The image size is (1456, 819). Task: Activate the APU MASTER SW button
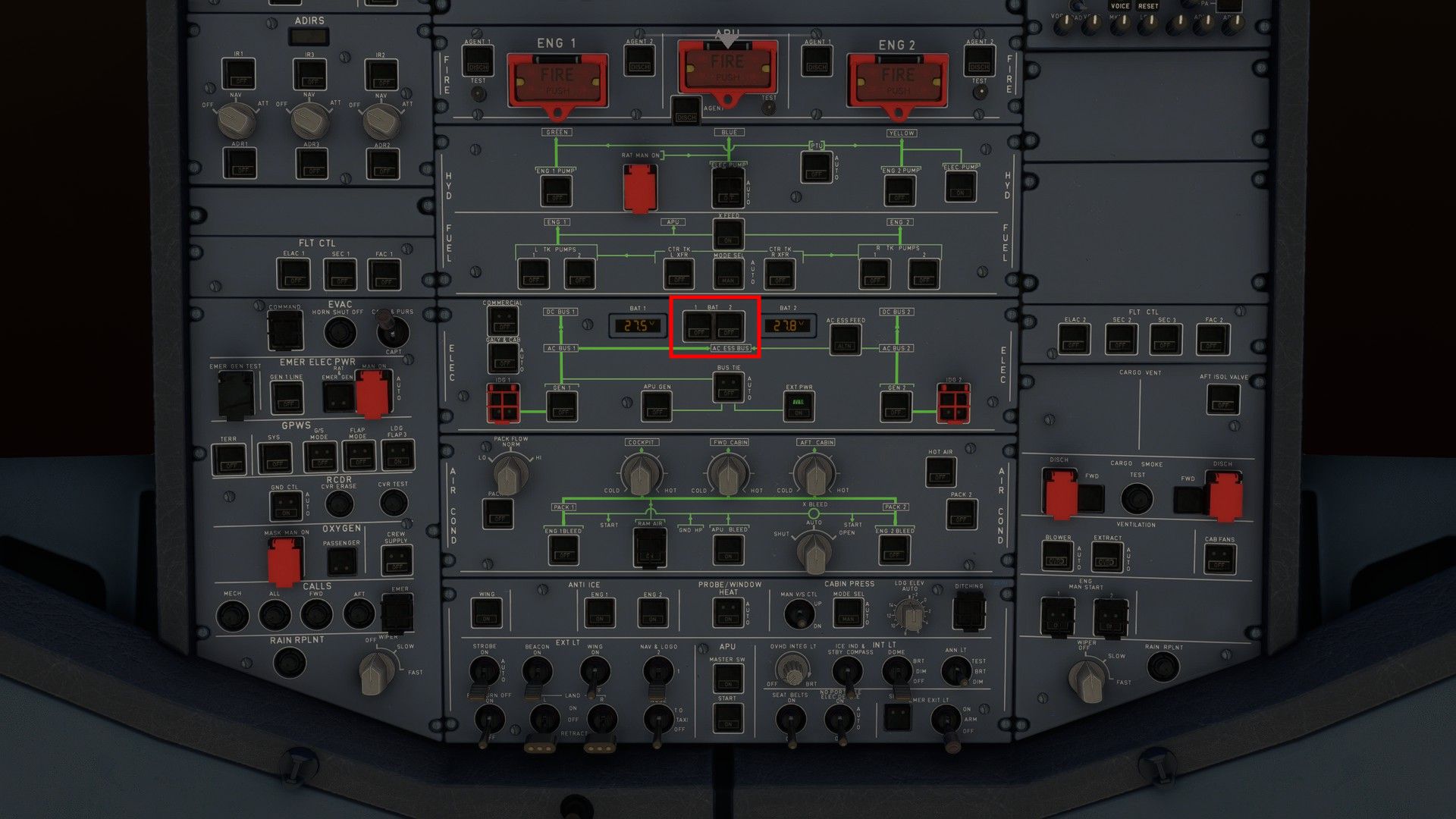(727, 679)
